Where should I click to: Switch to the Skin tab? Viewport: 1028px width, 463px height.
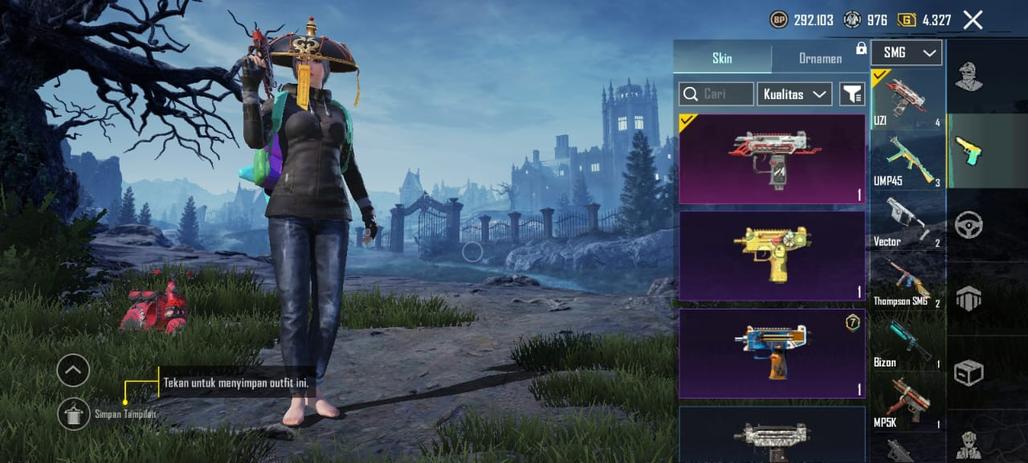[722, 58]
